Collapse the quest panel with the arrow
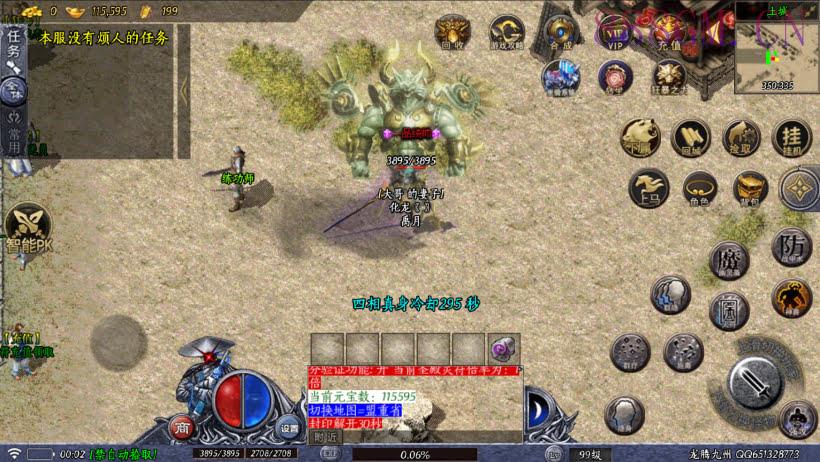 pos(184,90)
